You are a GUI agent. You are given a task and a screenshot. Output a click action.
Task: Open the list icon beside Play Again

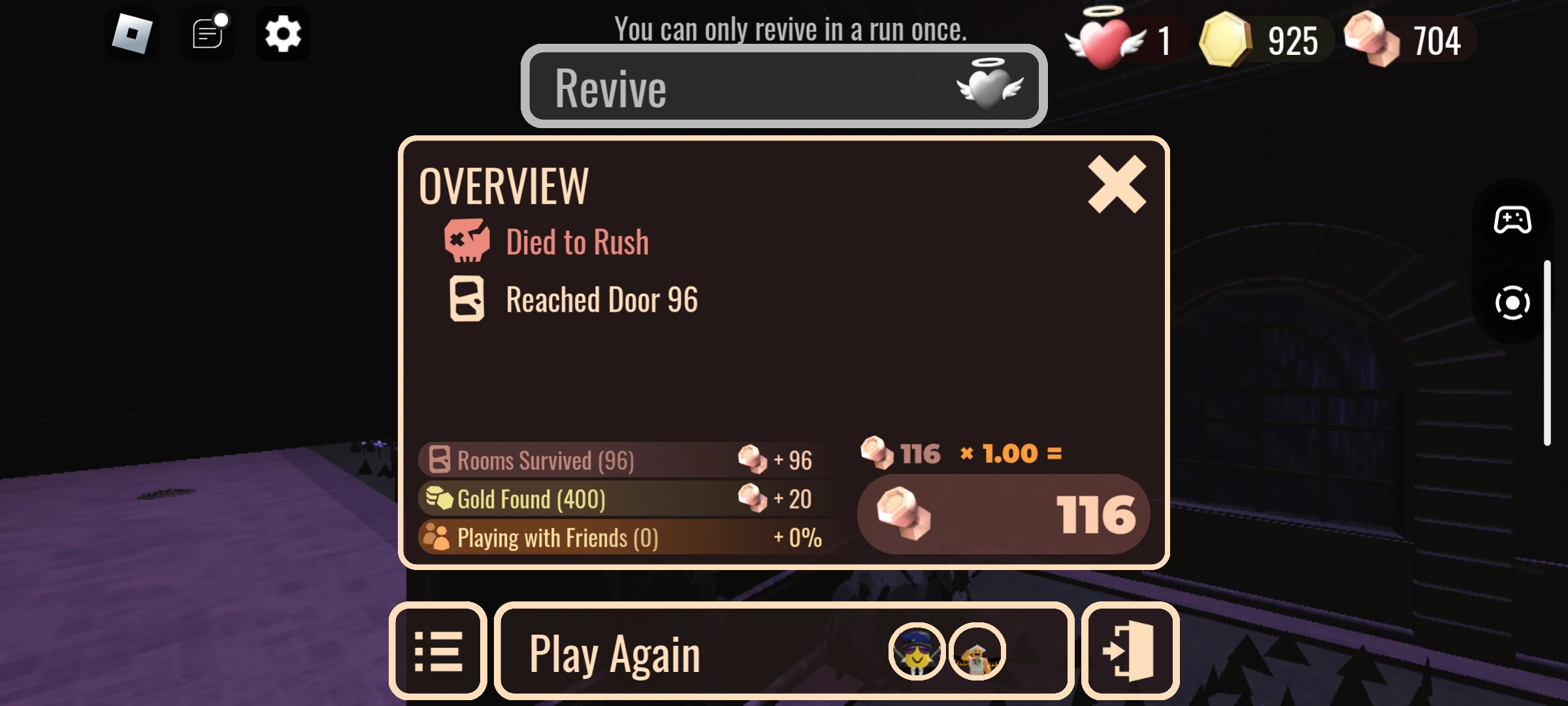click(x=439, y=652)
